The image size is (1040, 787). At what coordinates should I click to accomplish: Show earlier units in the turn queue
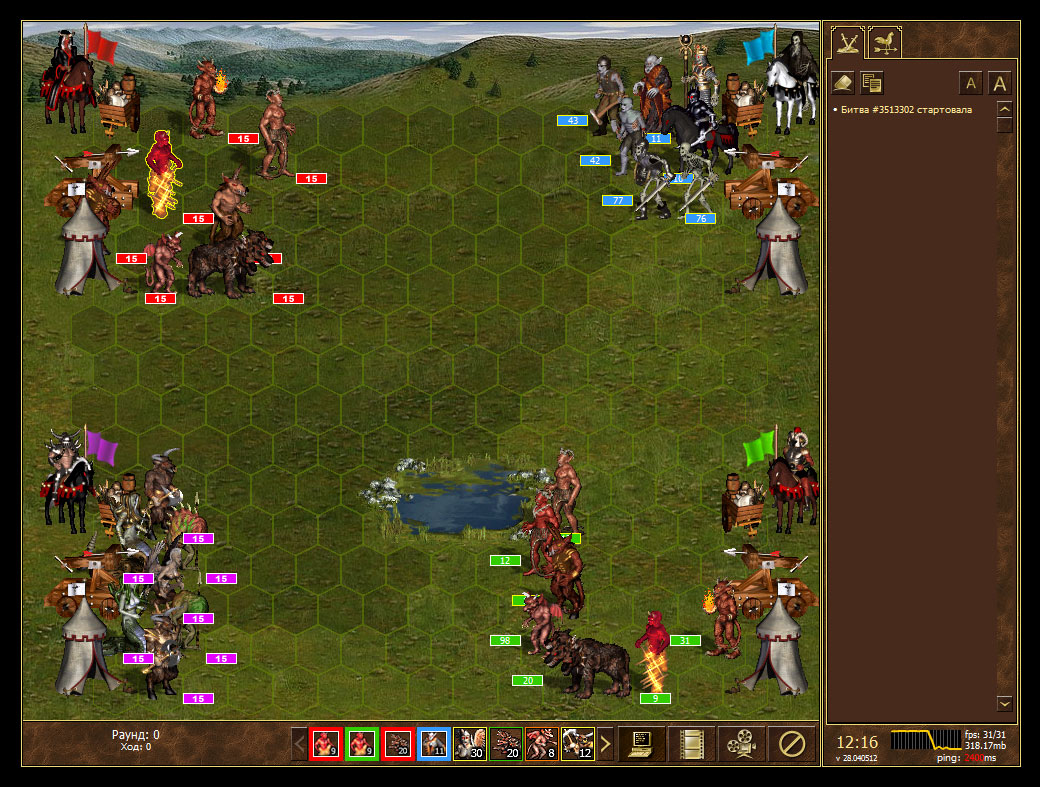point(298,744)
